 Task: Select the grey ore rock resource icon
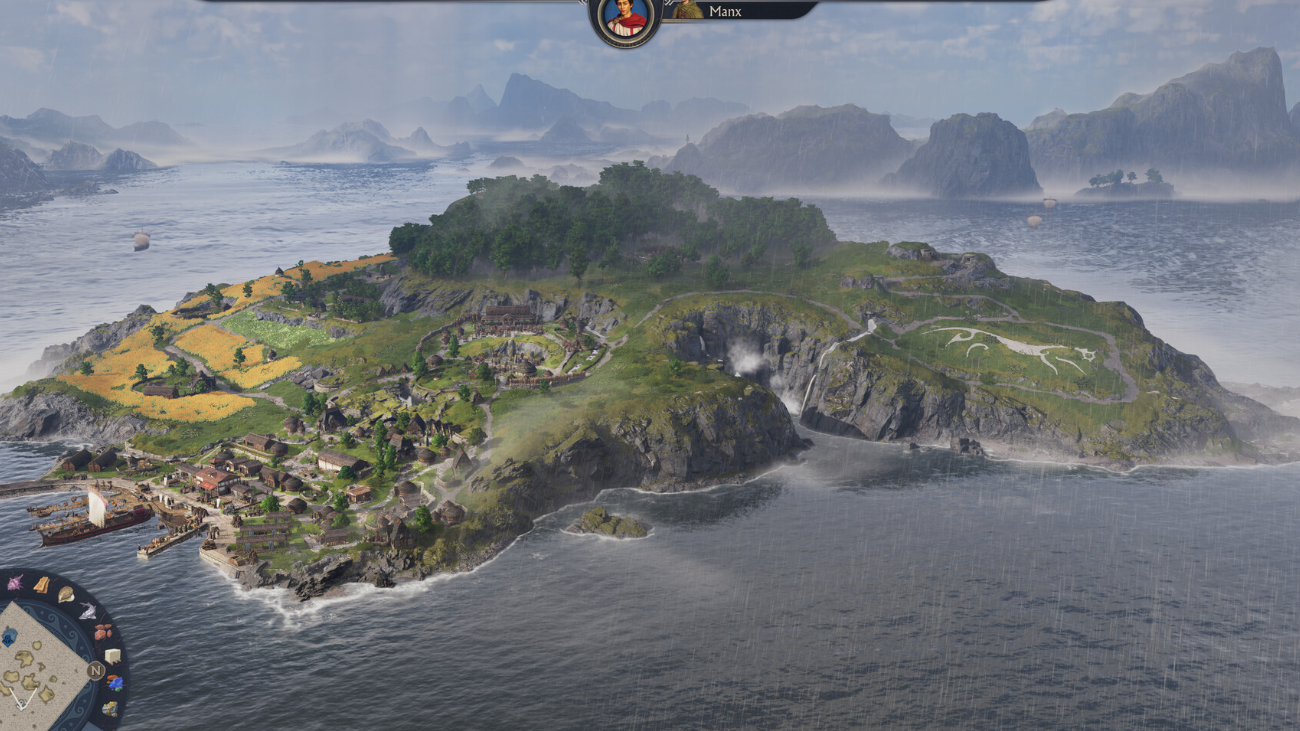pyautogui.click(x=110, y=708)
